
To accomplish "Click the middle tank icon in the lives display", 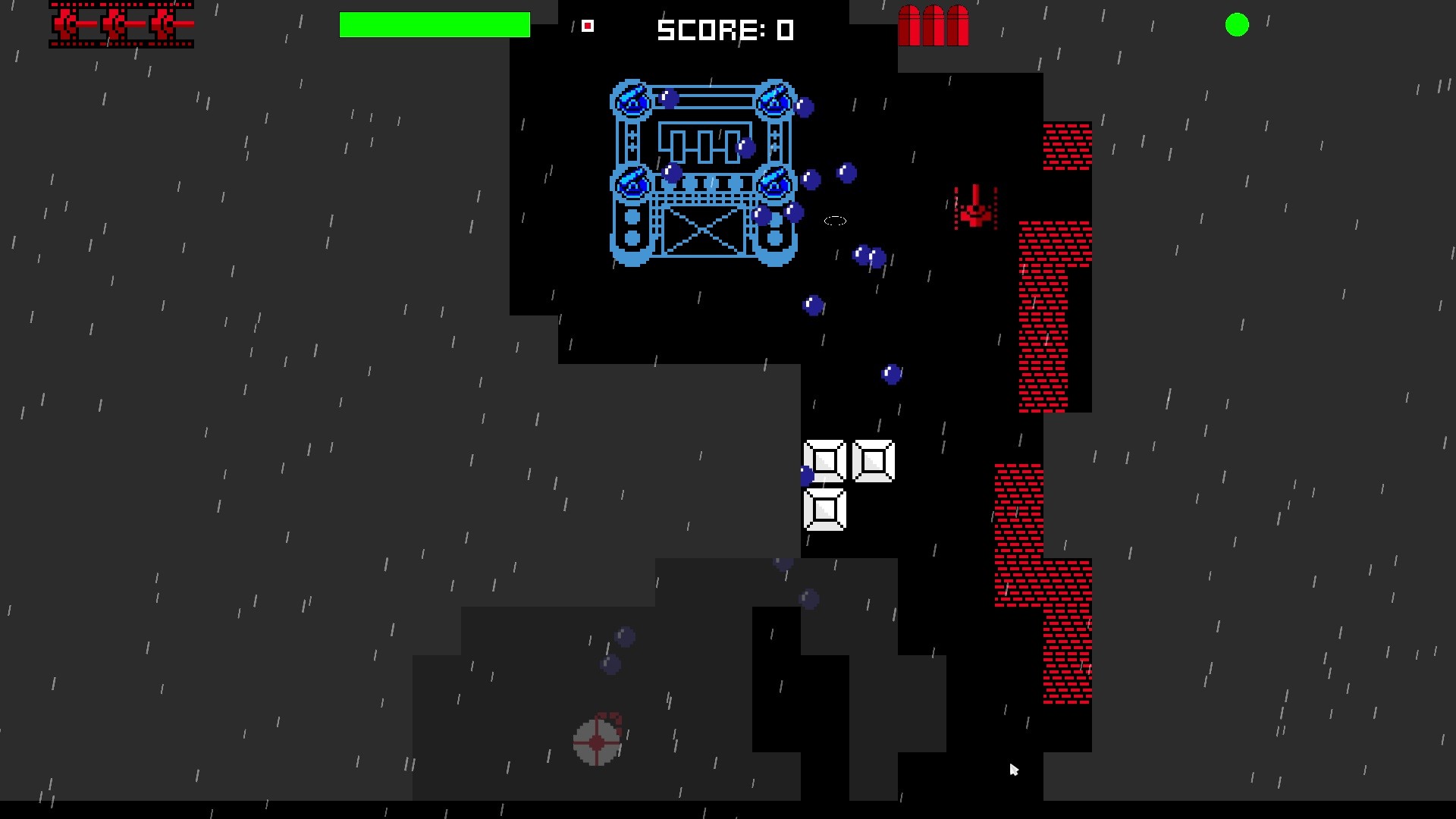I will 115,24.
